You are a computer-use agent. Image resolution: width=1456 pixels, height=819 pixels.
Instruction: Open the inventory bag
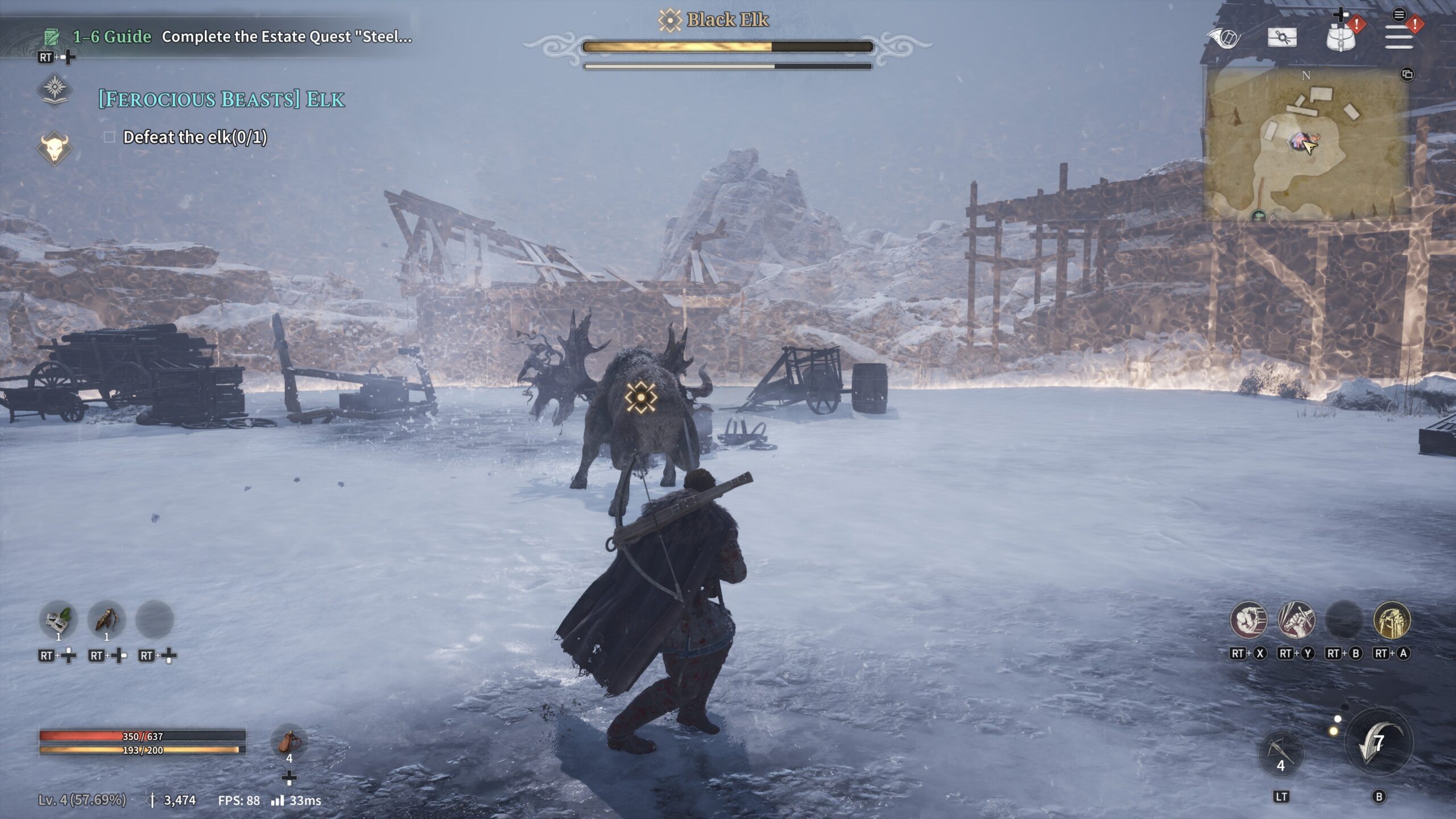(1341, 39)
